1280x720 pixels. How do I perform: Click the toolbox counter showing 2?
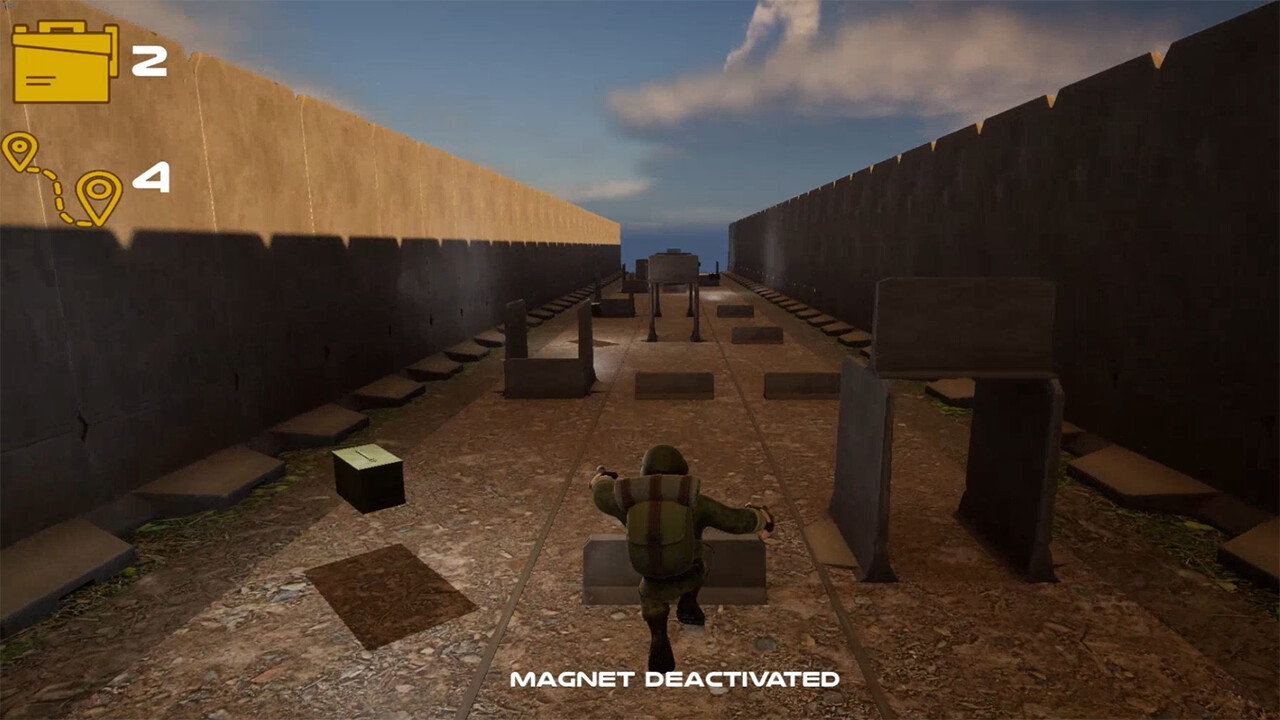pos(148,62)
